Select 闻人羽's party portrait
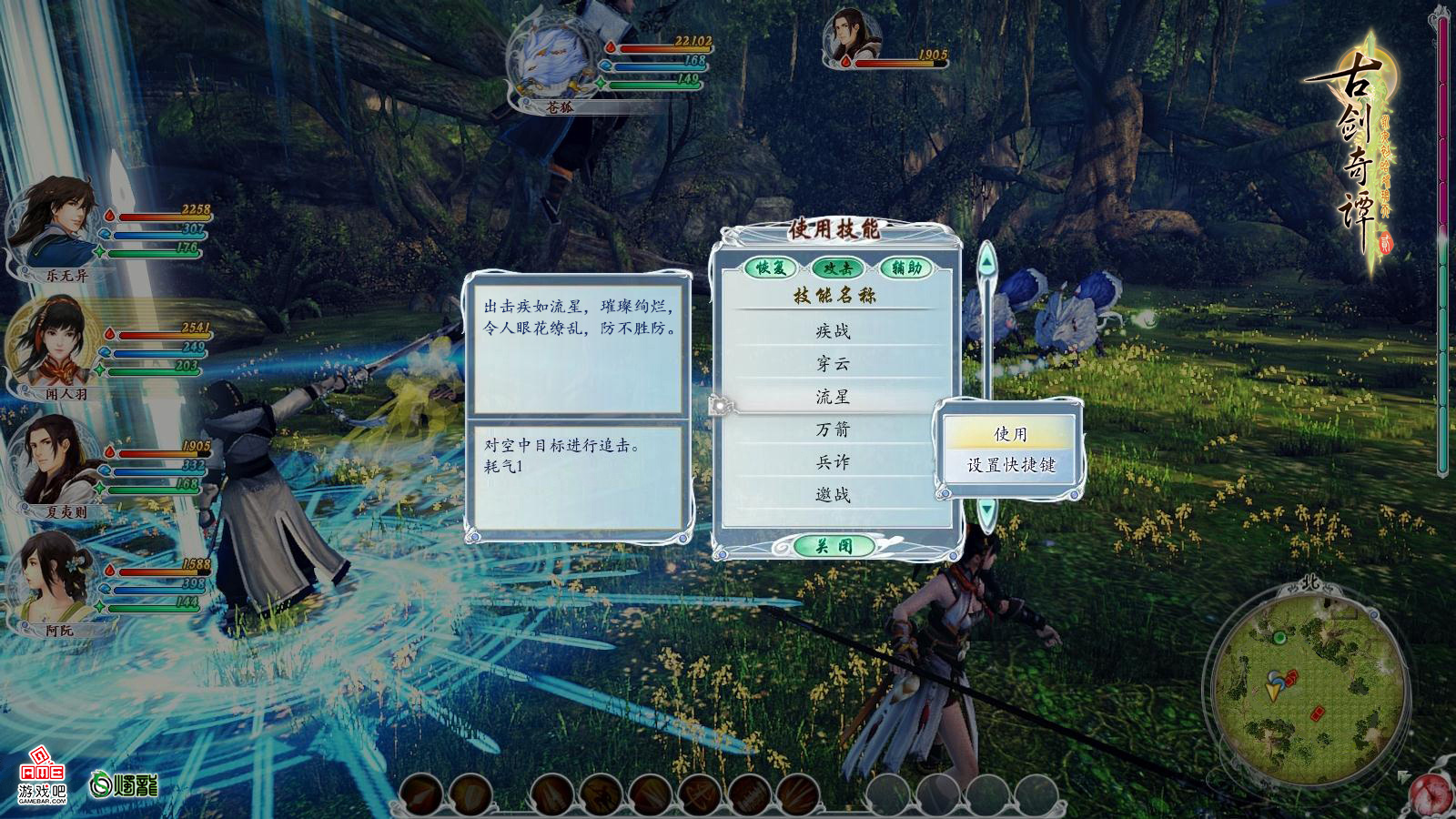Screen dimensions: 1456x819 tap(55, 344)
